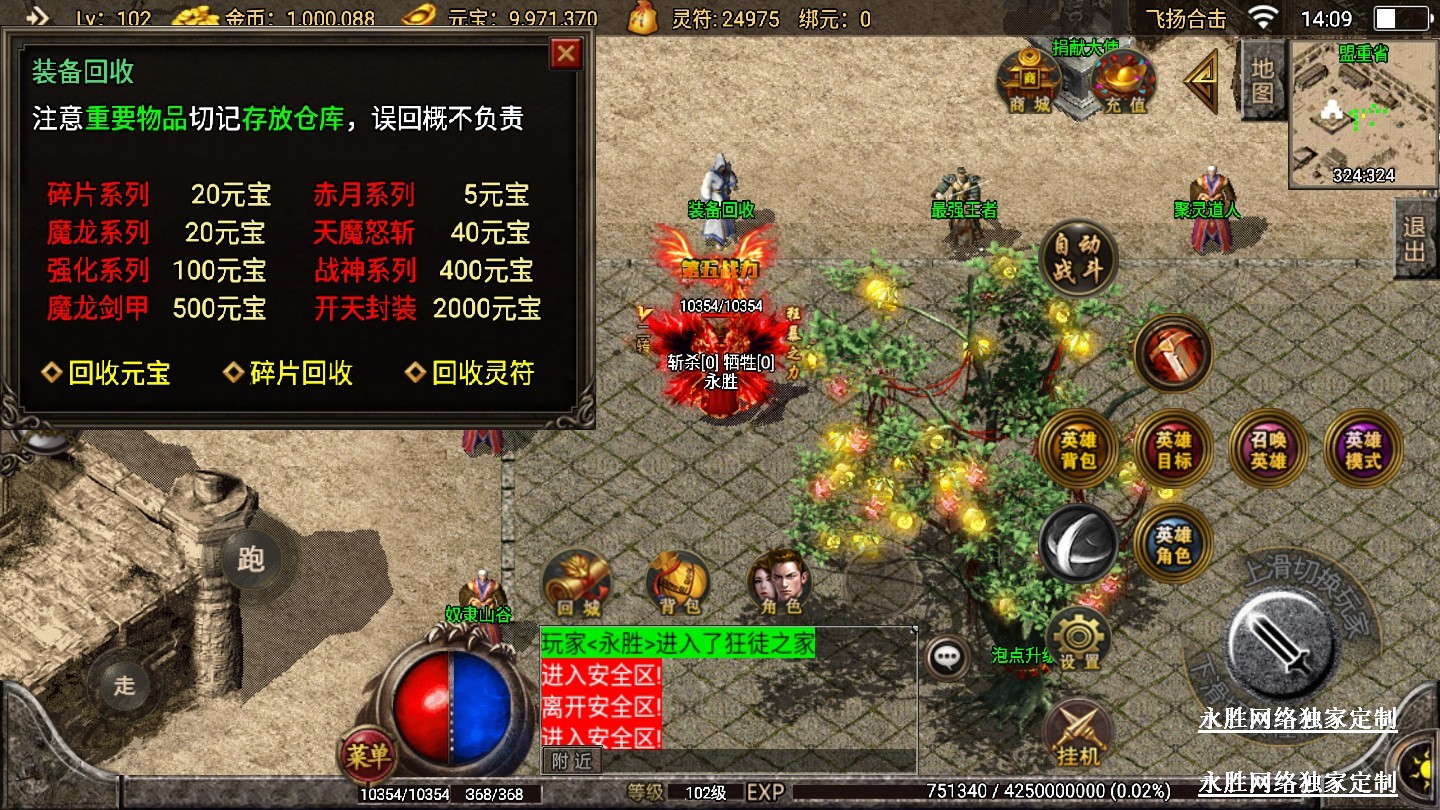Close the 装备回收 panel

(566, 53)
